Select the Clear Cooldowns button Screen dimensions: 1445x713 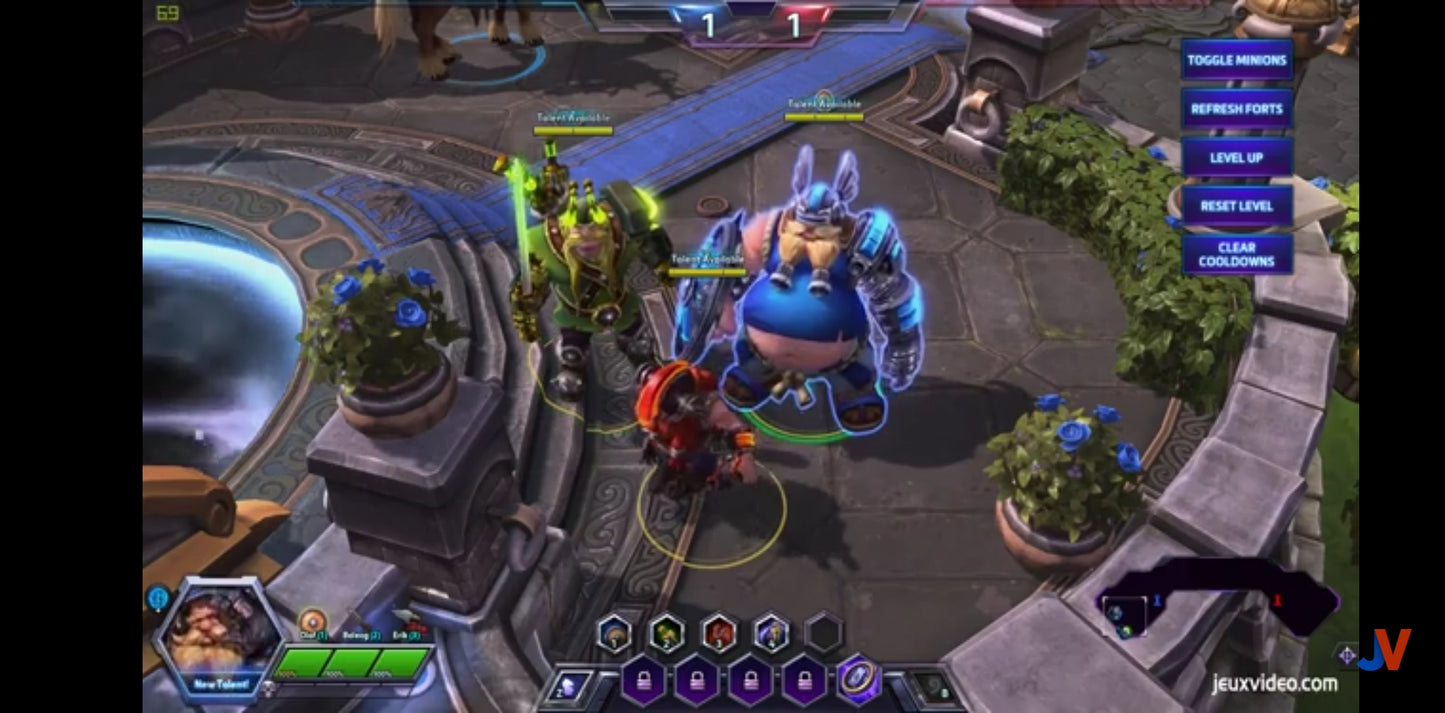(x=1236, y=254)
